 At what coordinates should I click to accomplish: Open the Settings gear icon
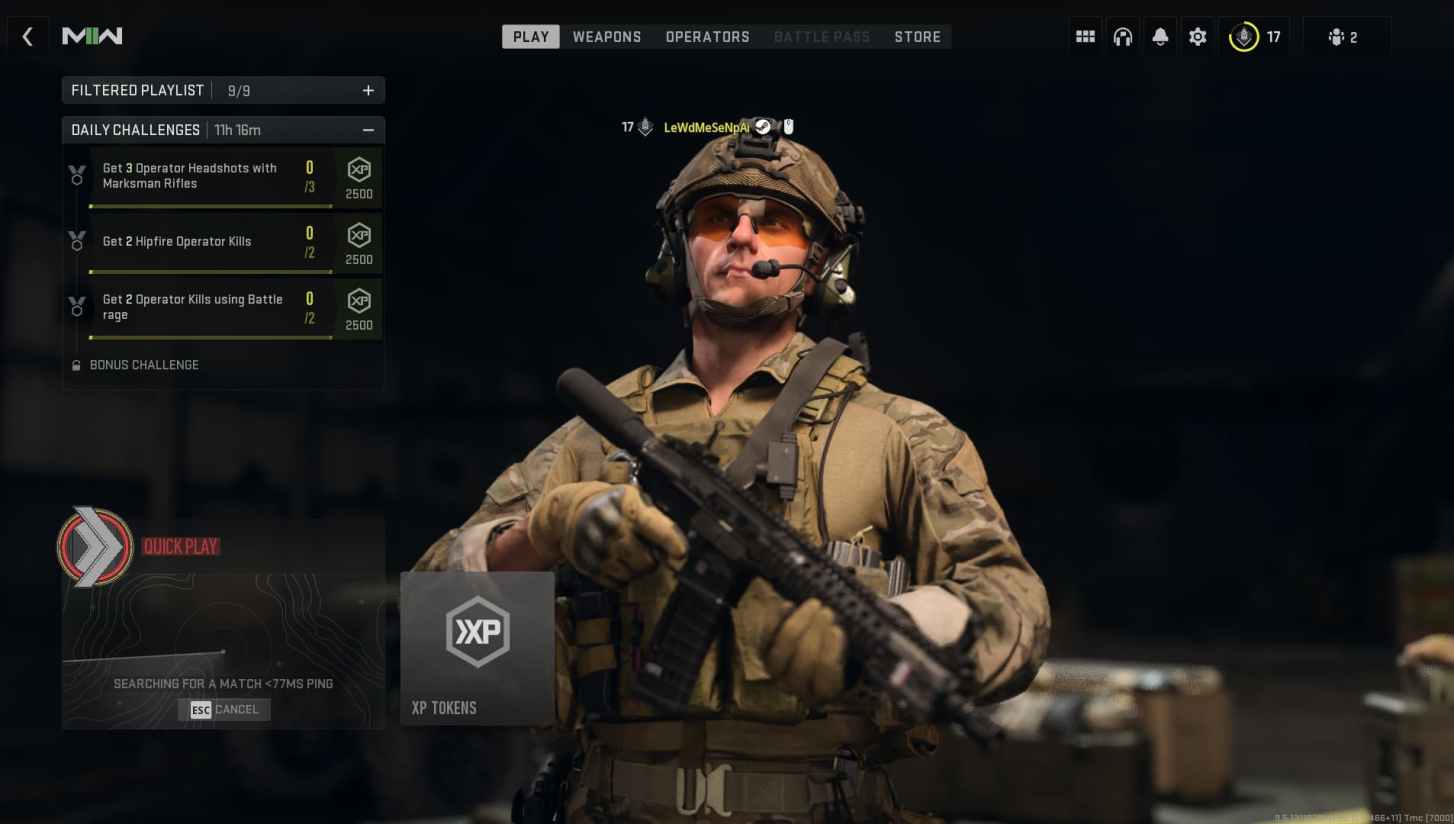tap(1197, 36)
